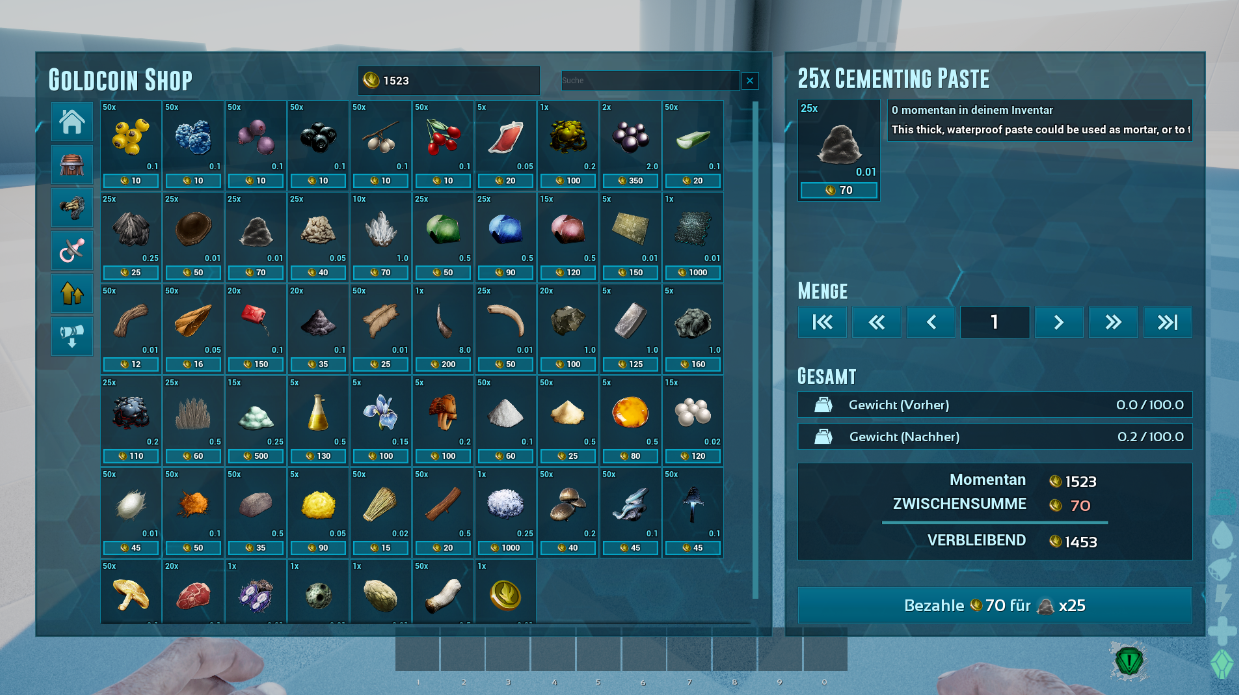Pay 70 gold for 25 Cementing Paste
Screen dimensions: 1239x695
(x=994, y=606)
